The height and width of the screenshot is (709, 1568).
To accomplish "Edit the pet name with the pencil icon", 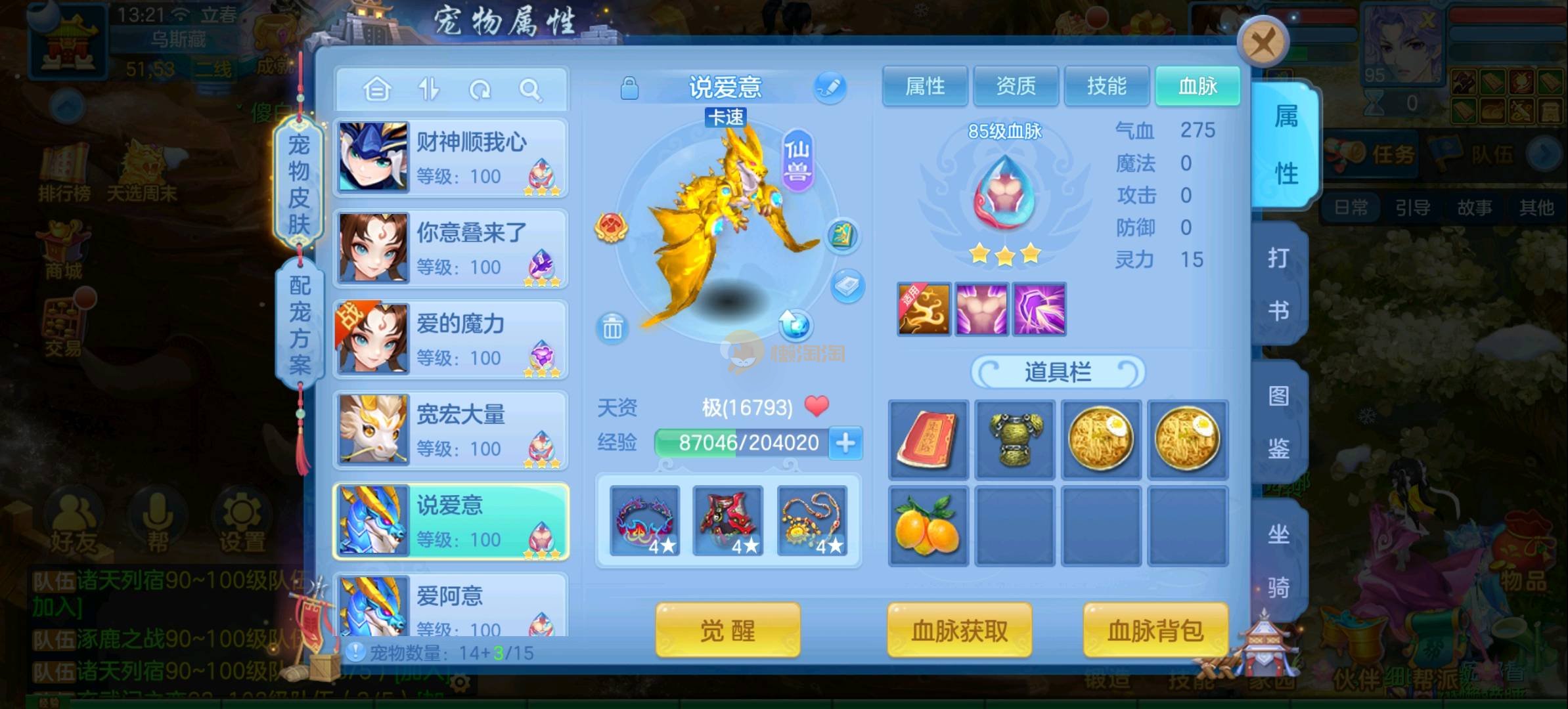I will click(x=830, y=87).
